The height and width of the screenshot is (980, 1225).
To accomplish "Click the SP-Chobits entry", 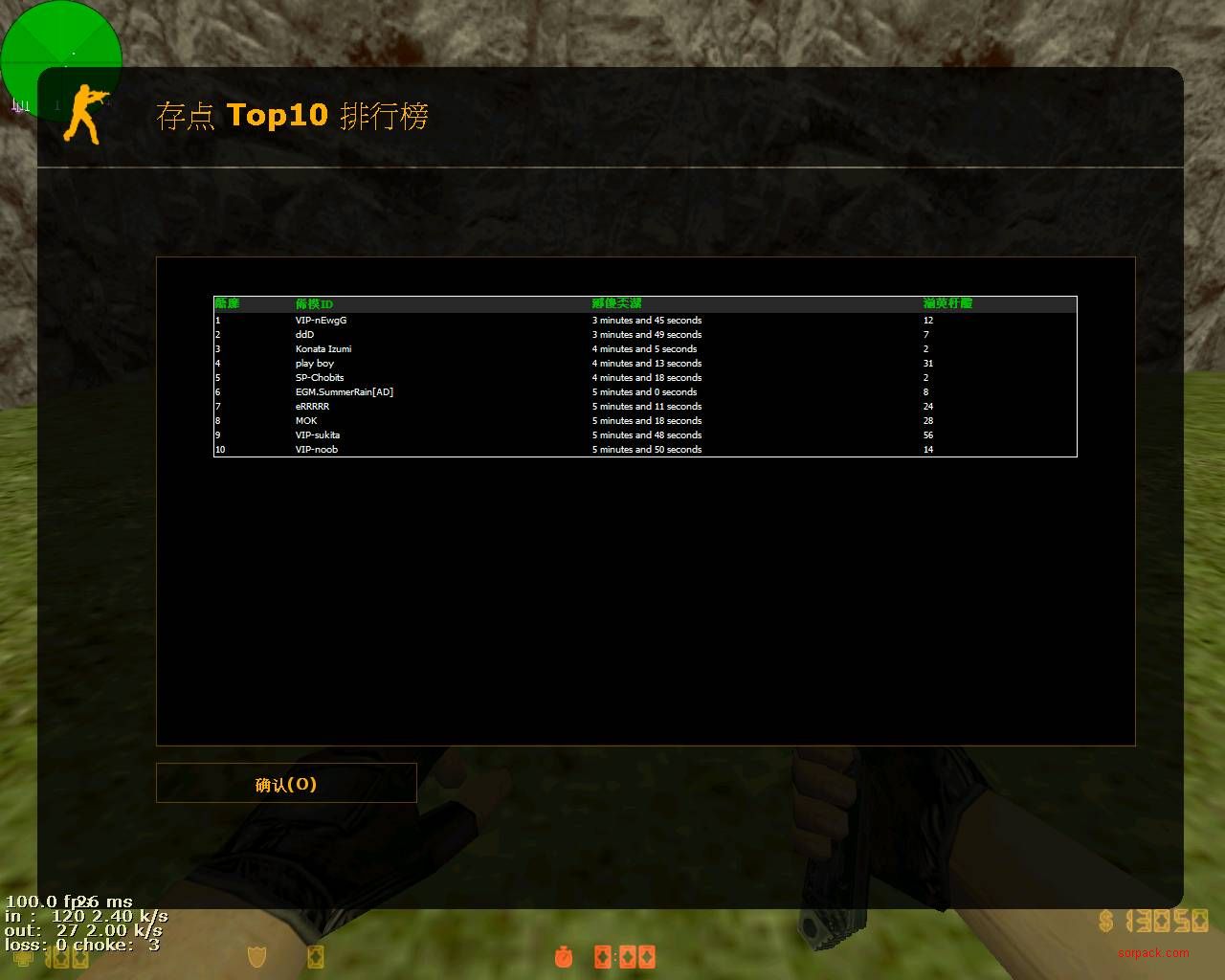I will click(320, 378).
